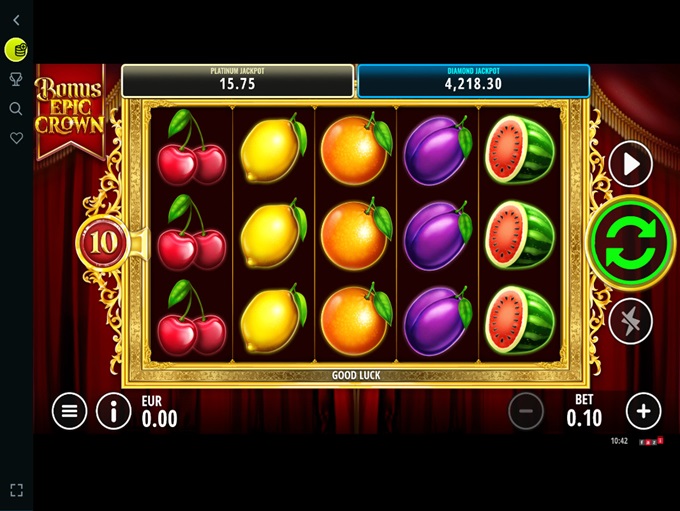Image resolution: width=680 pixels, height=511 pixels.
Task: Show the game info paytable
Action: (x=113, y=410)
